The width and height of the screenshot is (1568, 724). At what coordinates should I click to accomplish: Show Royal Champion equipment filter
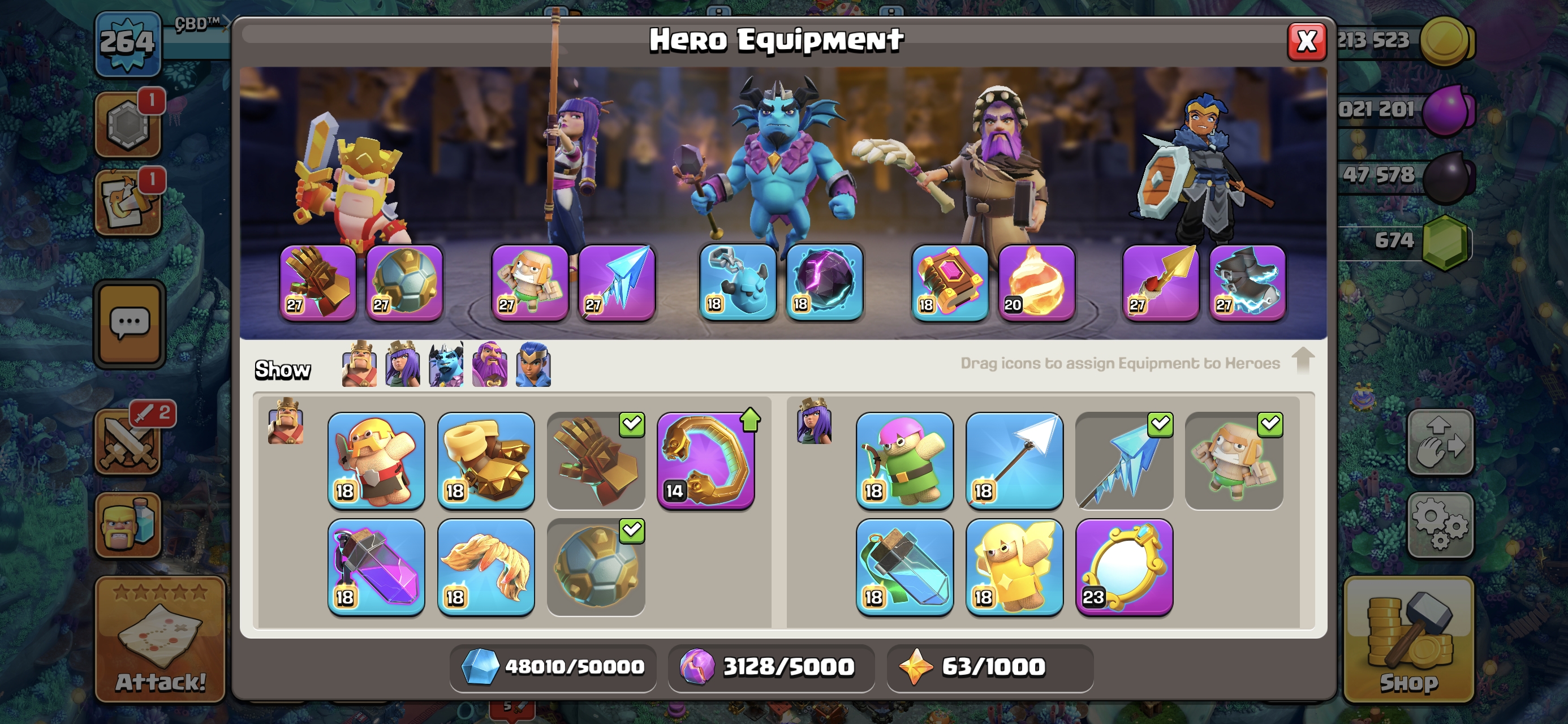click(x=533, y=365)
